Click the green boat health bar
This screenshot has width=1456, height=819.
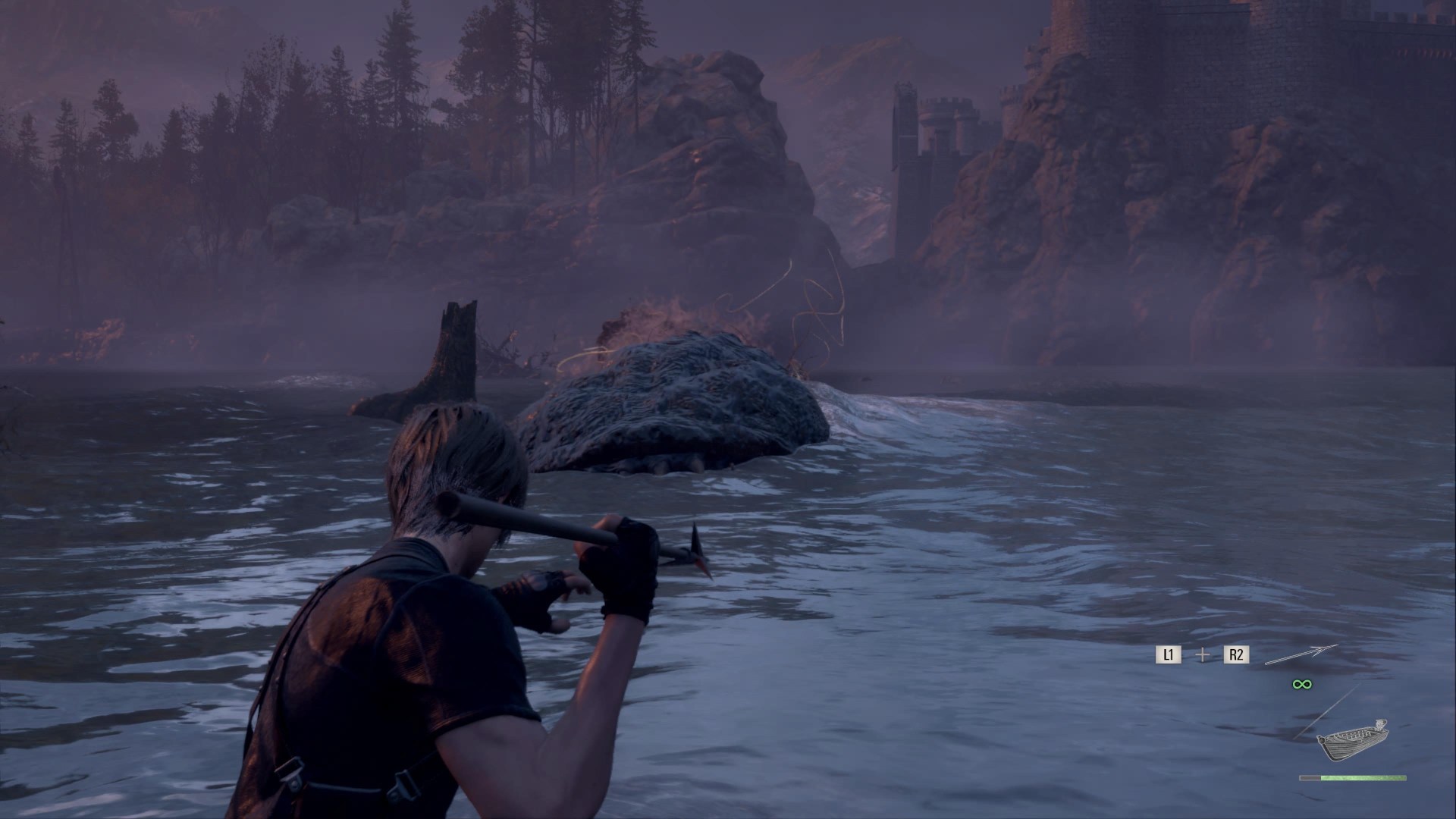coord(1365,777)
